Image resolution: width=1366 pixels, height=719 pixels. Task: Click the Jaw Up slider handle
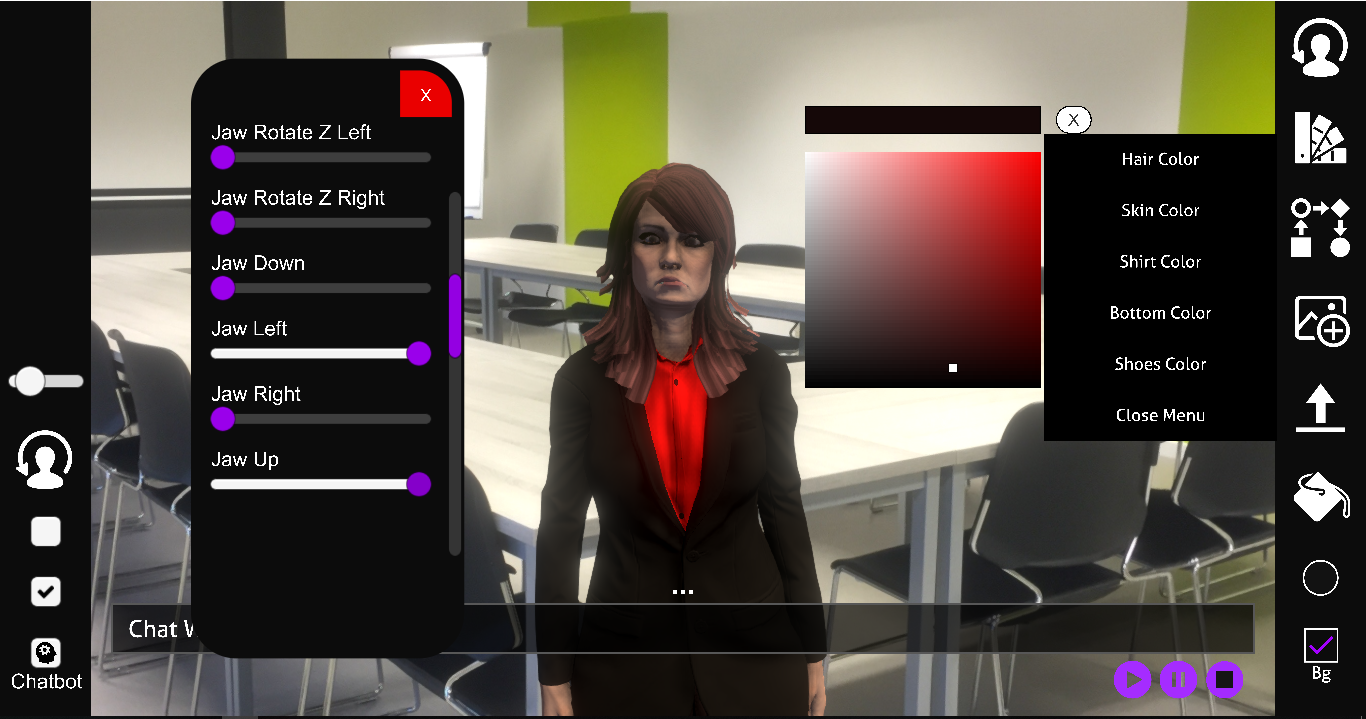coord(419,484)
